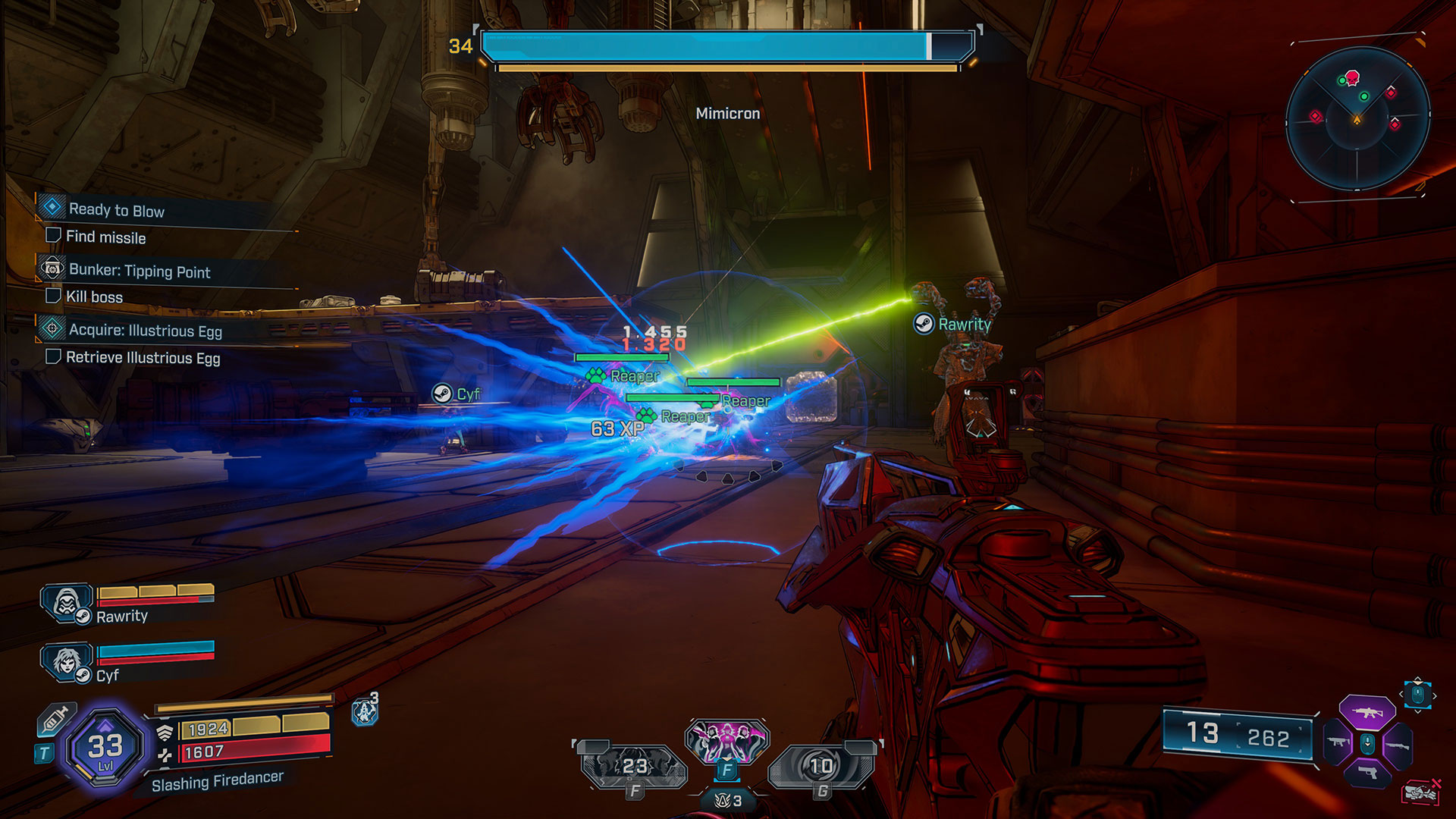Equip the shotgun weapon slot
The height and width of the screenshot is (819, 1456).
(x=1397, y=745)
